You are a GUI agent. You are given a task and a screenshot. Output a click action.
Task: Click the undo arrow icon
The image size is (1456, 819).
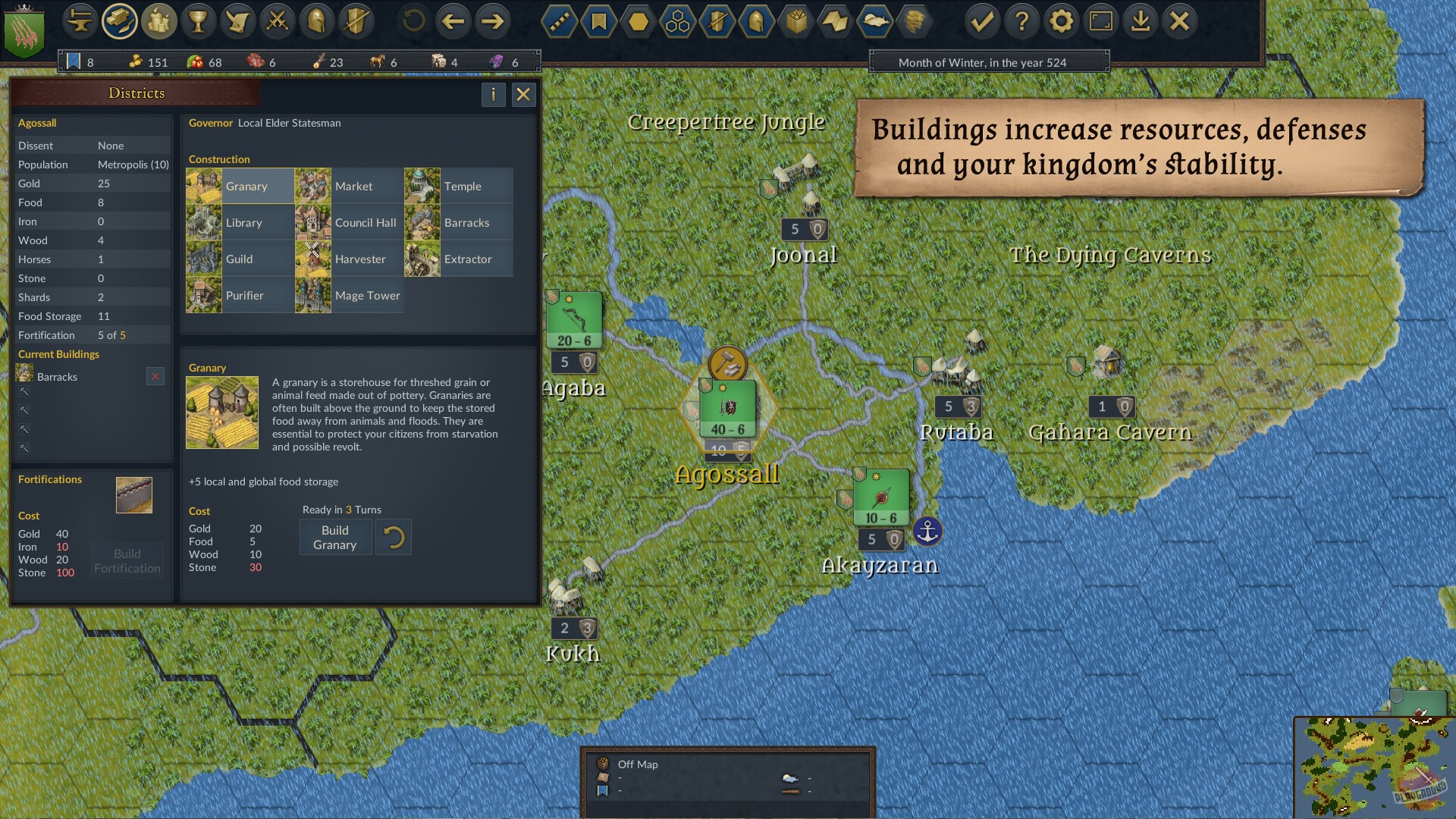(412, 21)
